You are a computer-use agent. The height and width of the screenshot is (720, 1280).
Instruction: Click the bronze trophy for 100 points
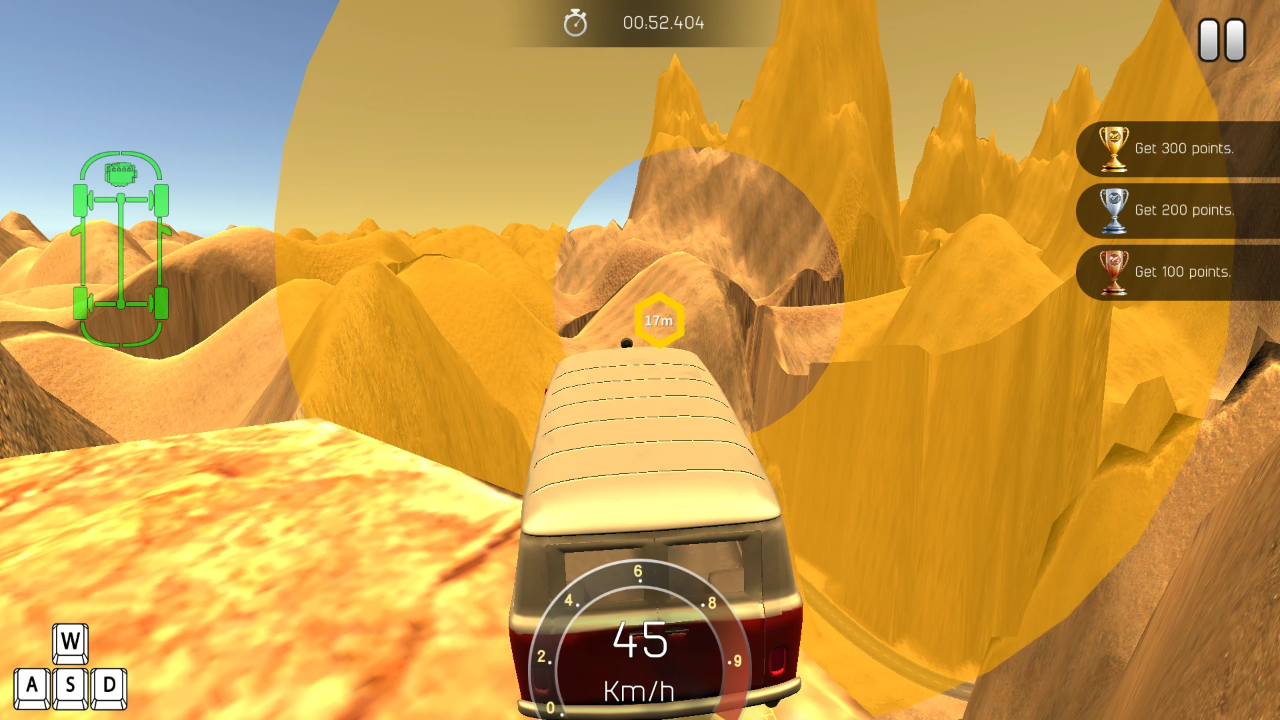pyautogui.click(x=1114, y=271)
